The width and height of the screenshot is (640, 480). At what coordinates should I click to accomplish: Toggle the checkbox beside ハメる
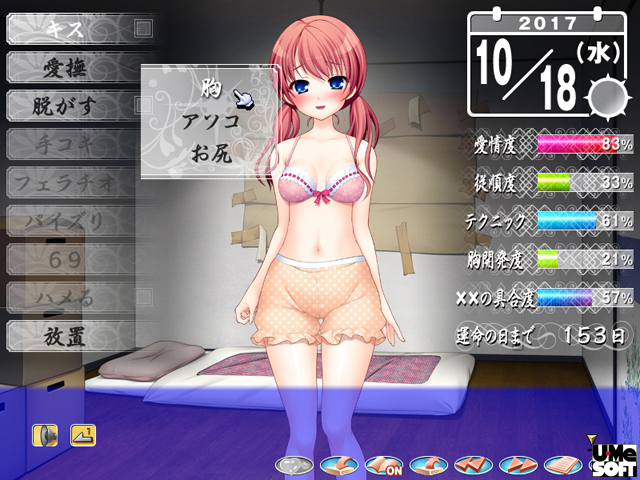(143, 296)
